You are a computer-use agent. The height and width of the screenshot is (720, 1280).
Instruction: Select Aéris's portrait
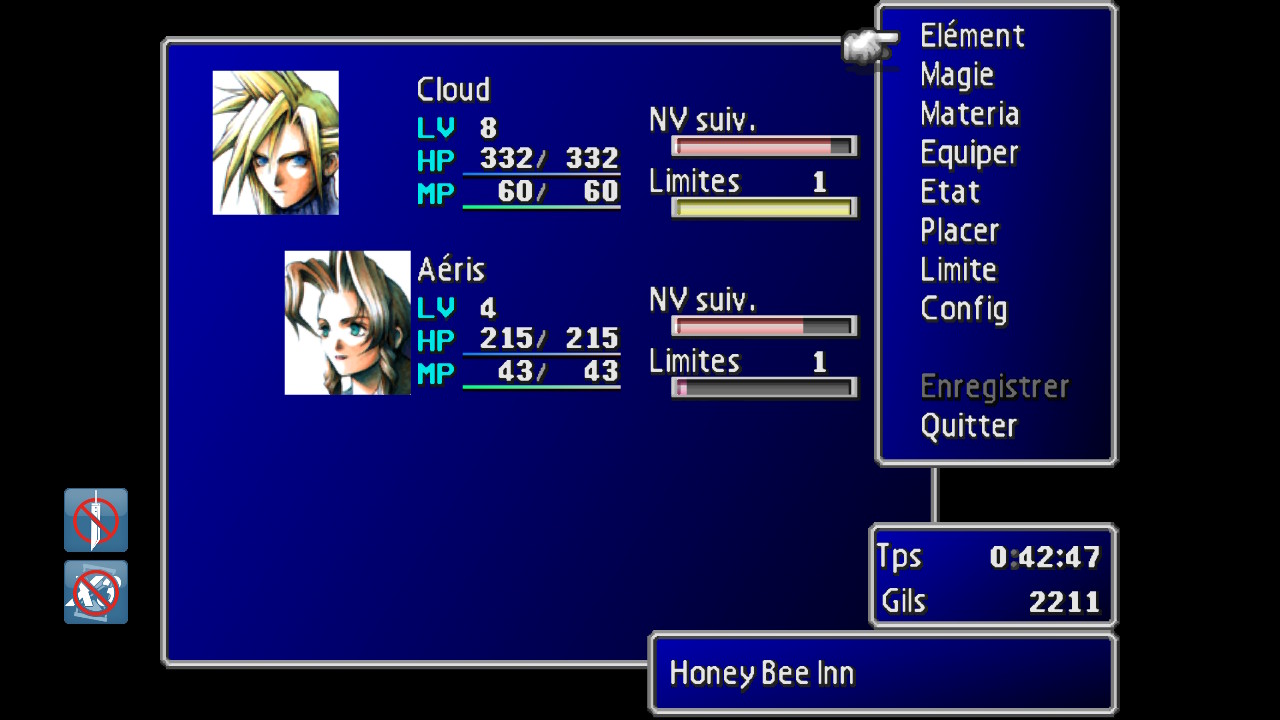point(348,323)
